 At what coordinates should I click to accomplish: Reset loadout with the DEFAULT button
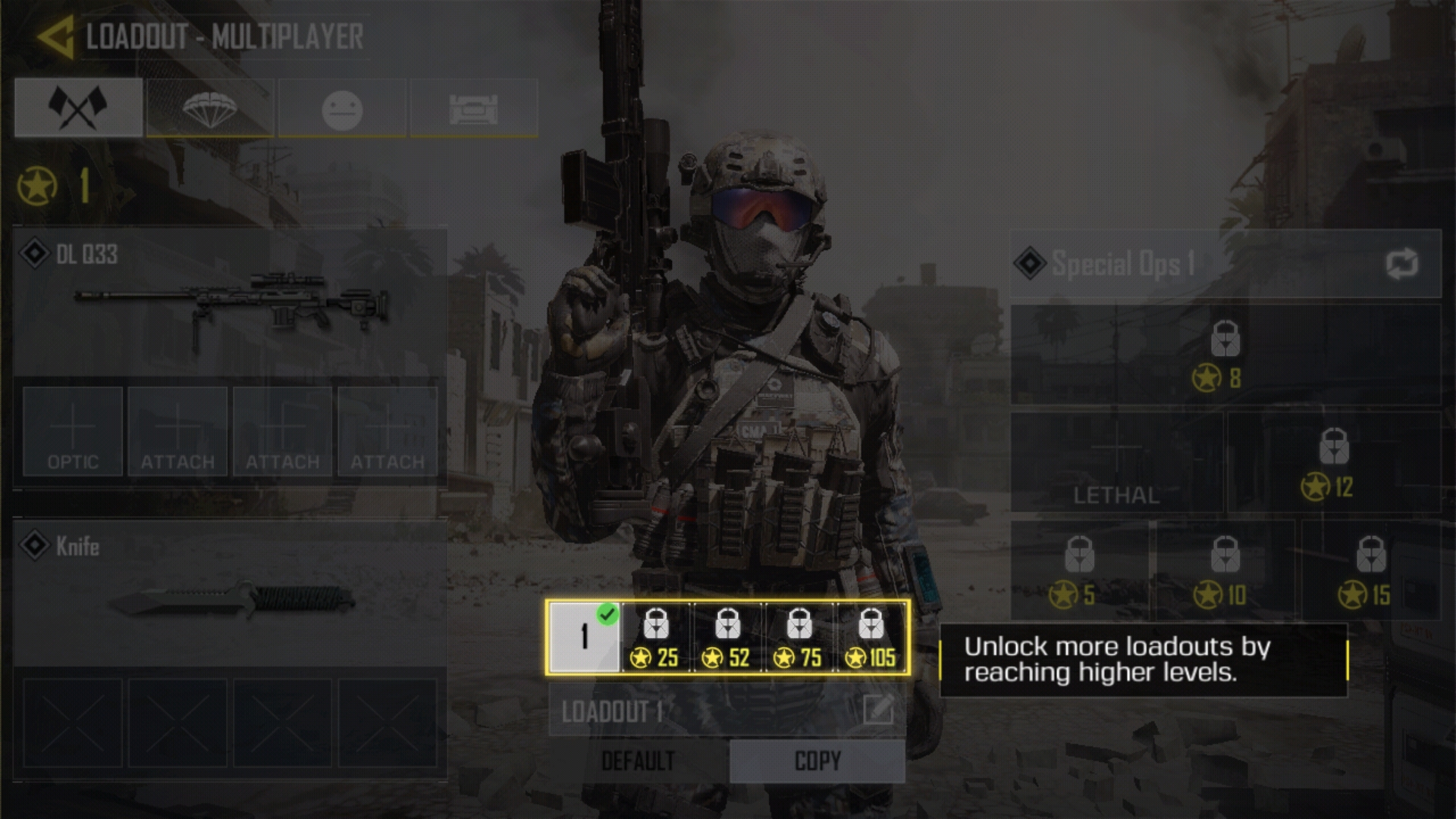[638, 761]
